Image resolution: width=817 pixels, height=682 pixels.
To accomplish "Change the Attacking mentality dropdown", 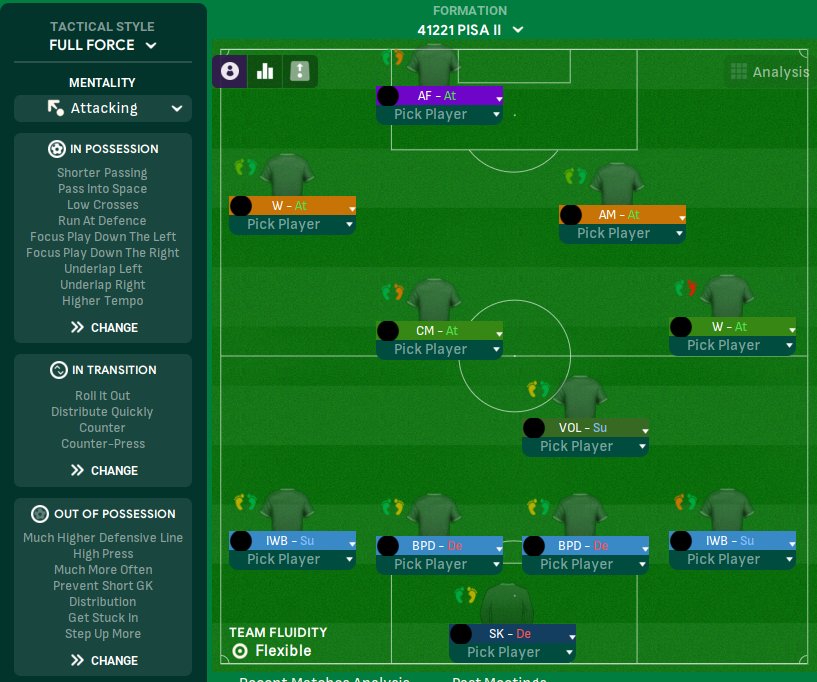I will [x=103, y=108].
